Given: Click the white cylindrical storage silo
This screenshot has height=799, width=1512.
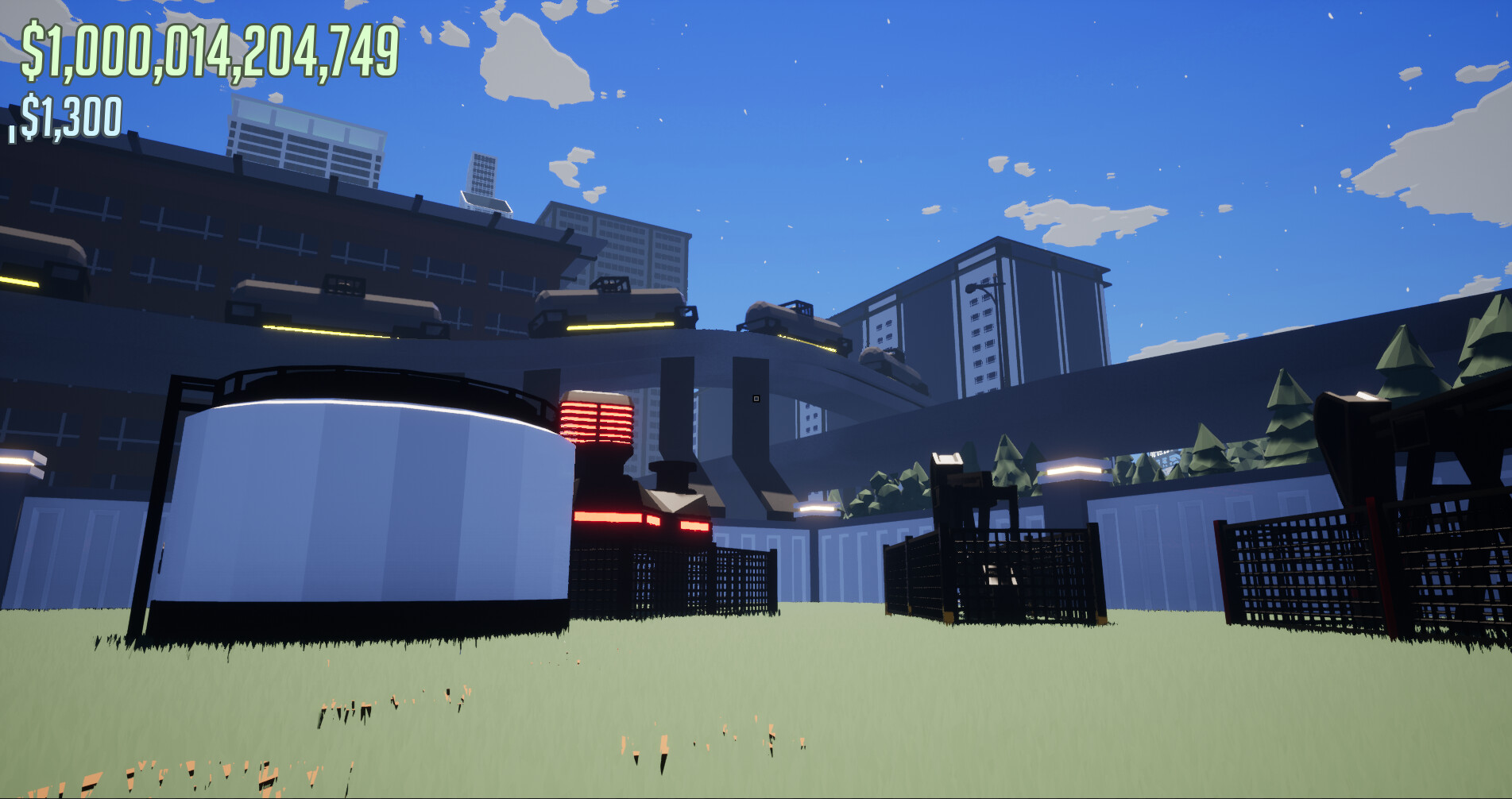Looking at the screenshot, I should click(350, 508).
